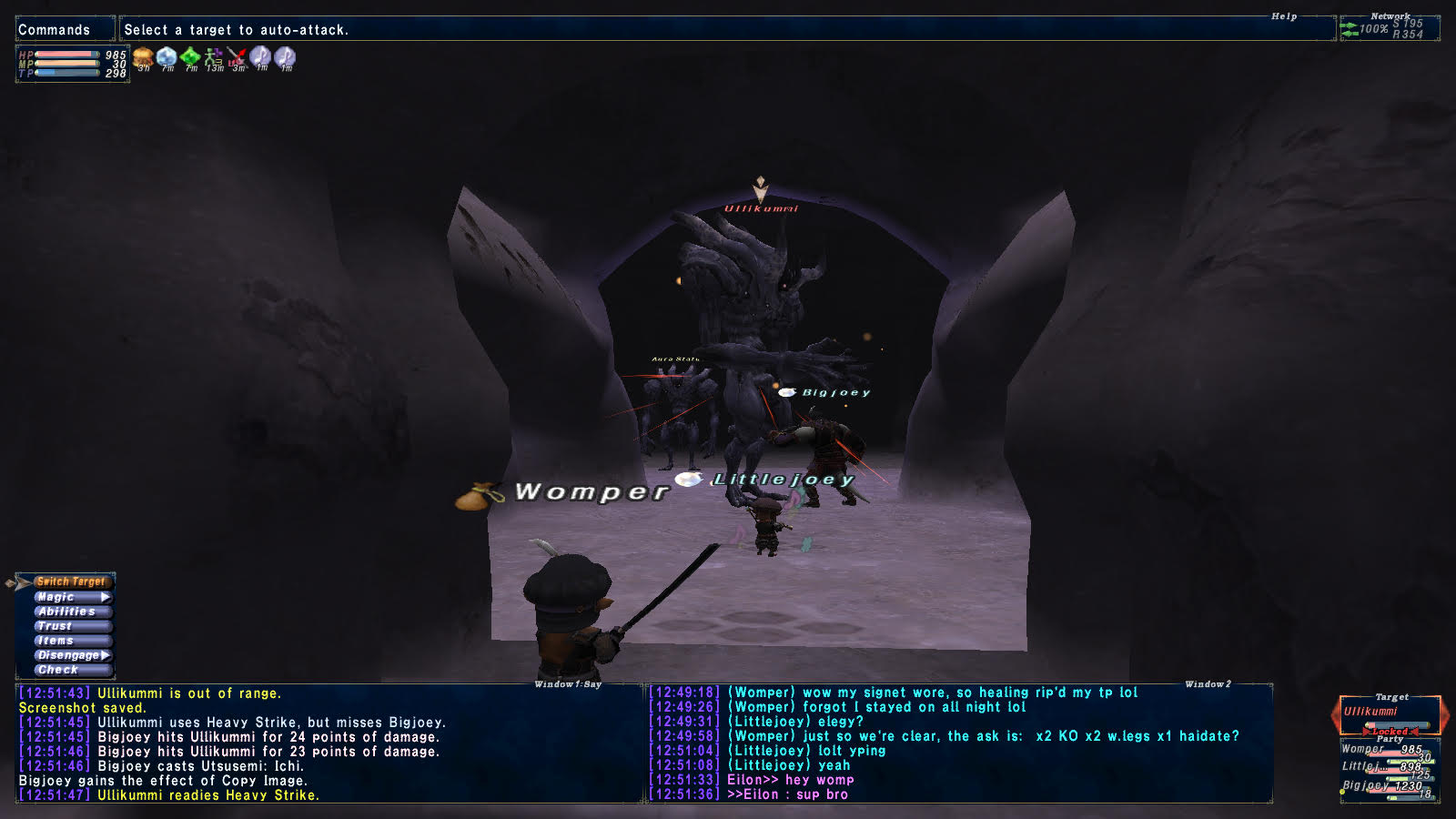The image size is (1456, 819).
Task: Click the Ullikummi target box
Action: coord(1389,713)
